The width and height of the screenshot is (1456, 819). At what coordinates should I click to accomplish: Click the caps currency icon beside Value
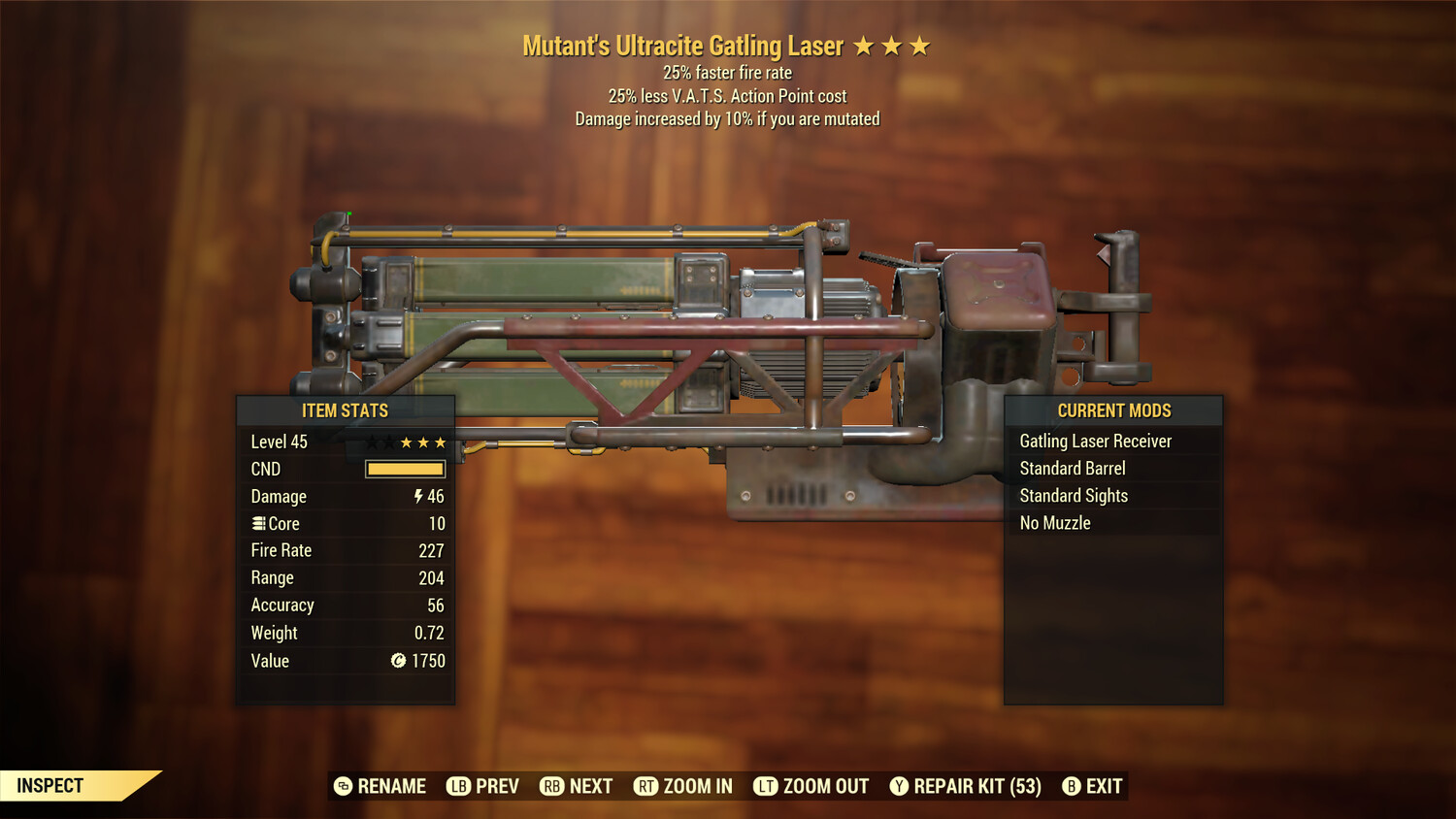[x=396, y=661]
